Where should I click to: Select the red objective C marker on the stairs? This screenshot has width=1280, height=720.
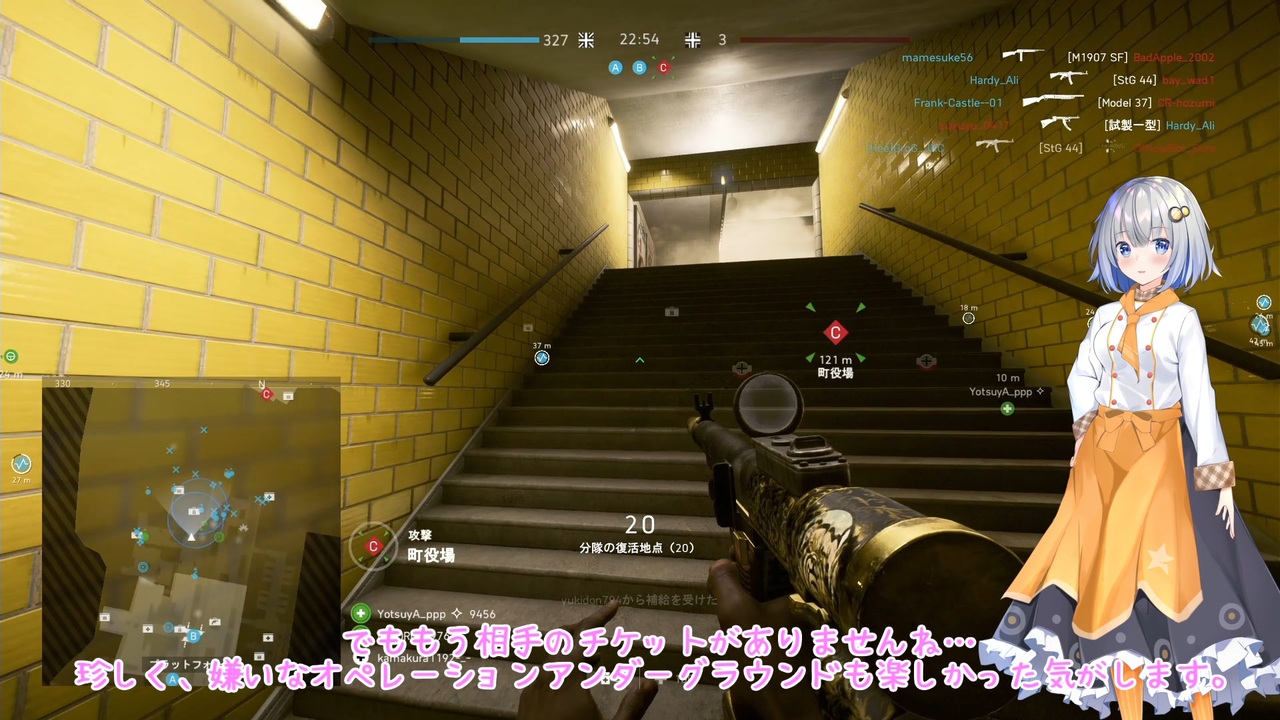click(836, 332)
